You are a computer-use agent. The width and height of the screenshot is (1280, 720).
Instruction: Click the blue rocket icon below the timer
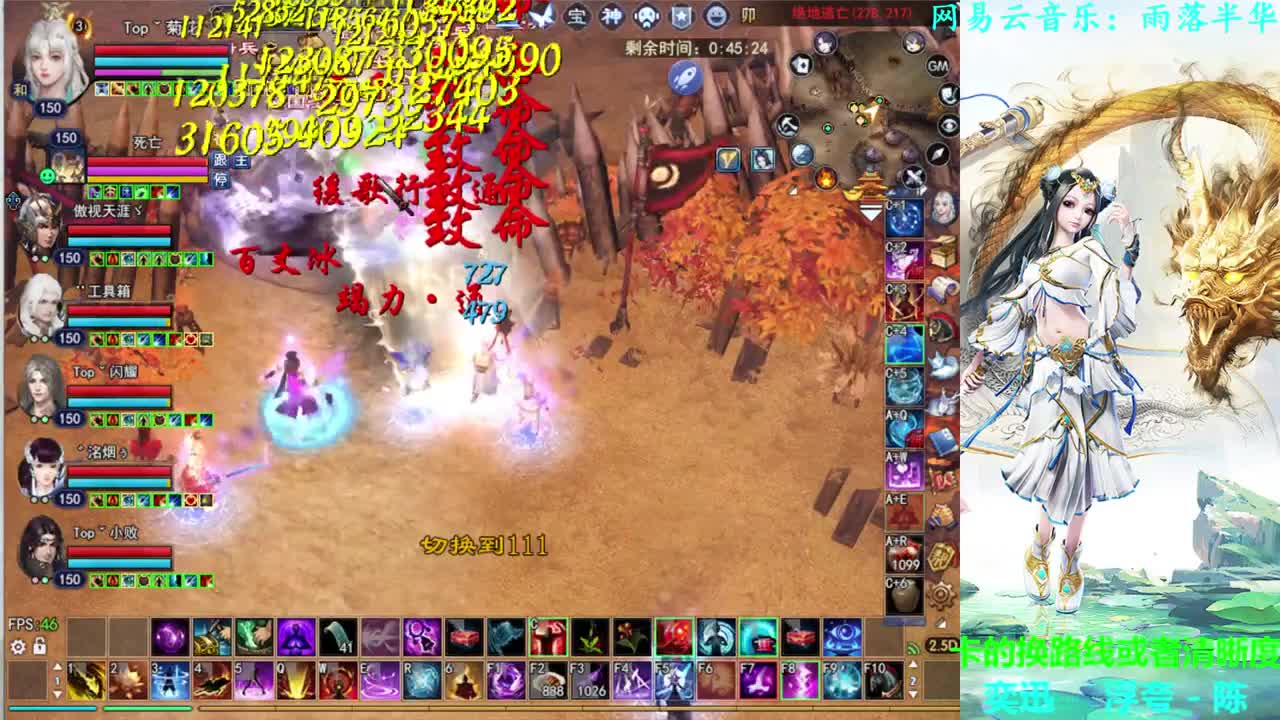685,78
